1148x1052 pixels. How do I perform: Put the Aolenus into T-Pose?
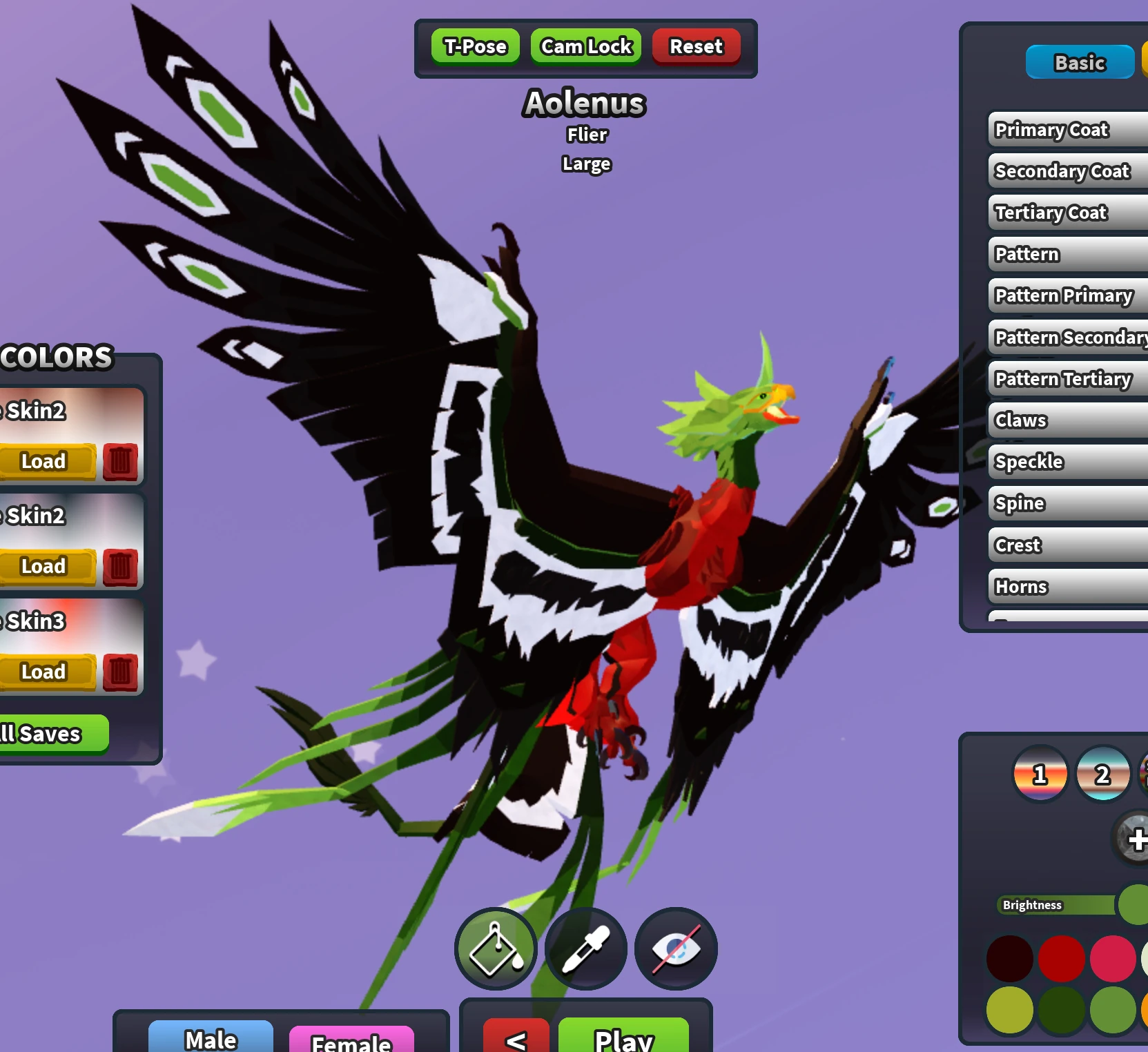[x=474, y=46]
